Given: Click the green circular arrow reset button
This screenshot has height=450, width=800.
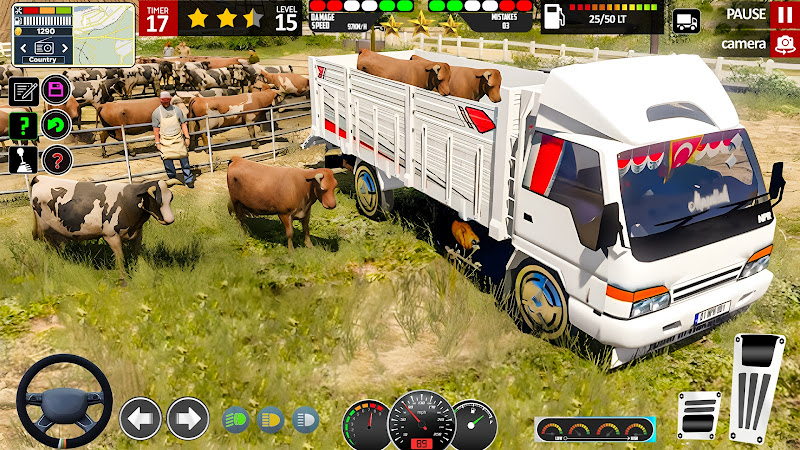Looking at the screenshot, I should point(56,124).
